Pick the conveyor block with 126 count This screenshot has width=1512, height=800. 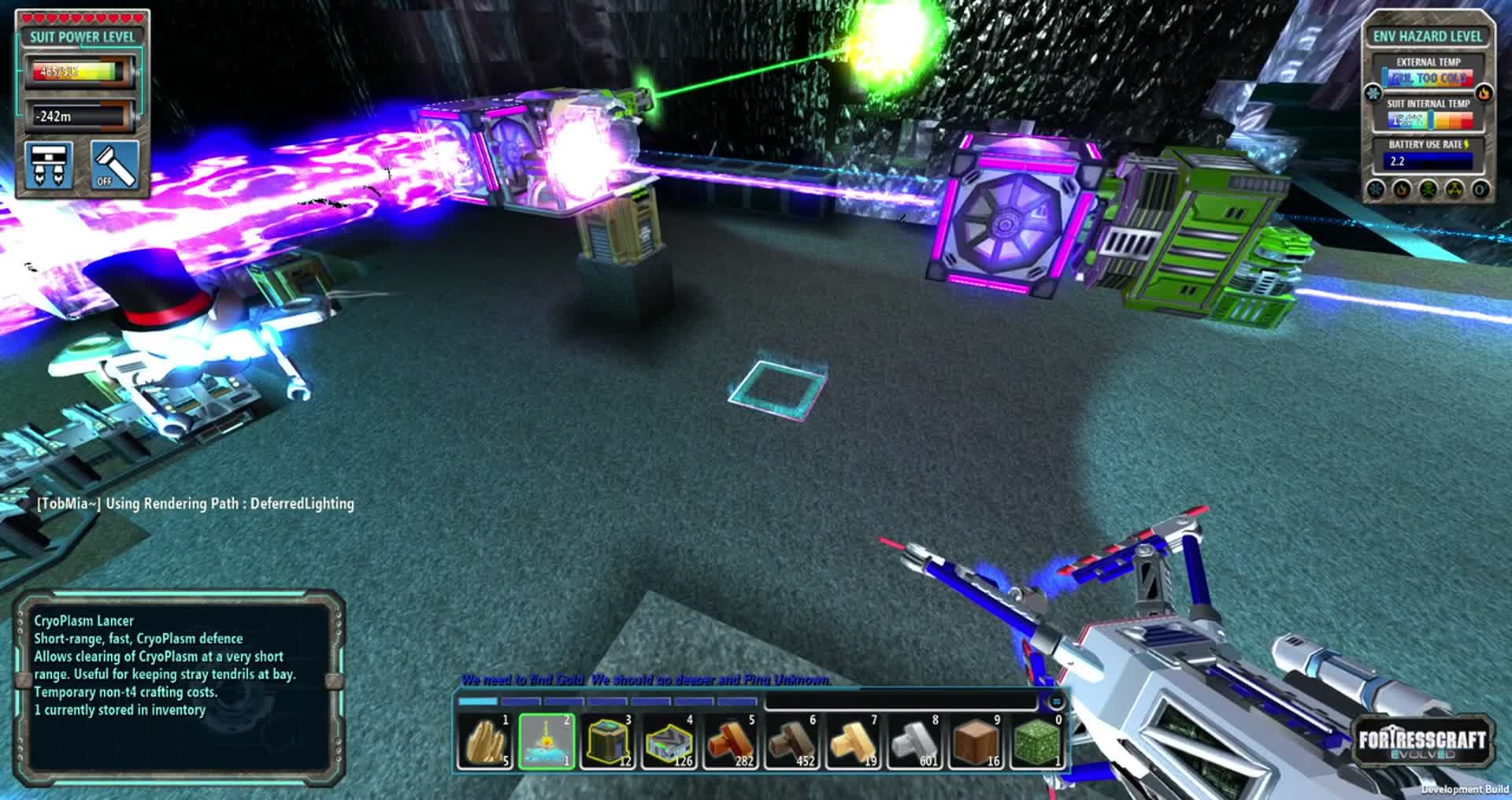pos(669,742)
